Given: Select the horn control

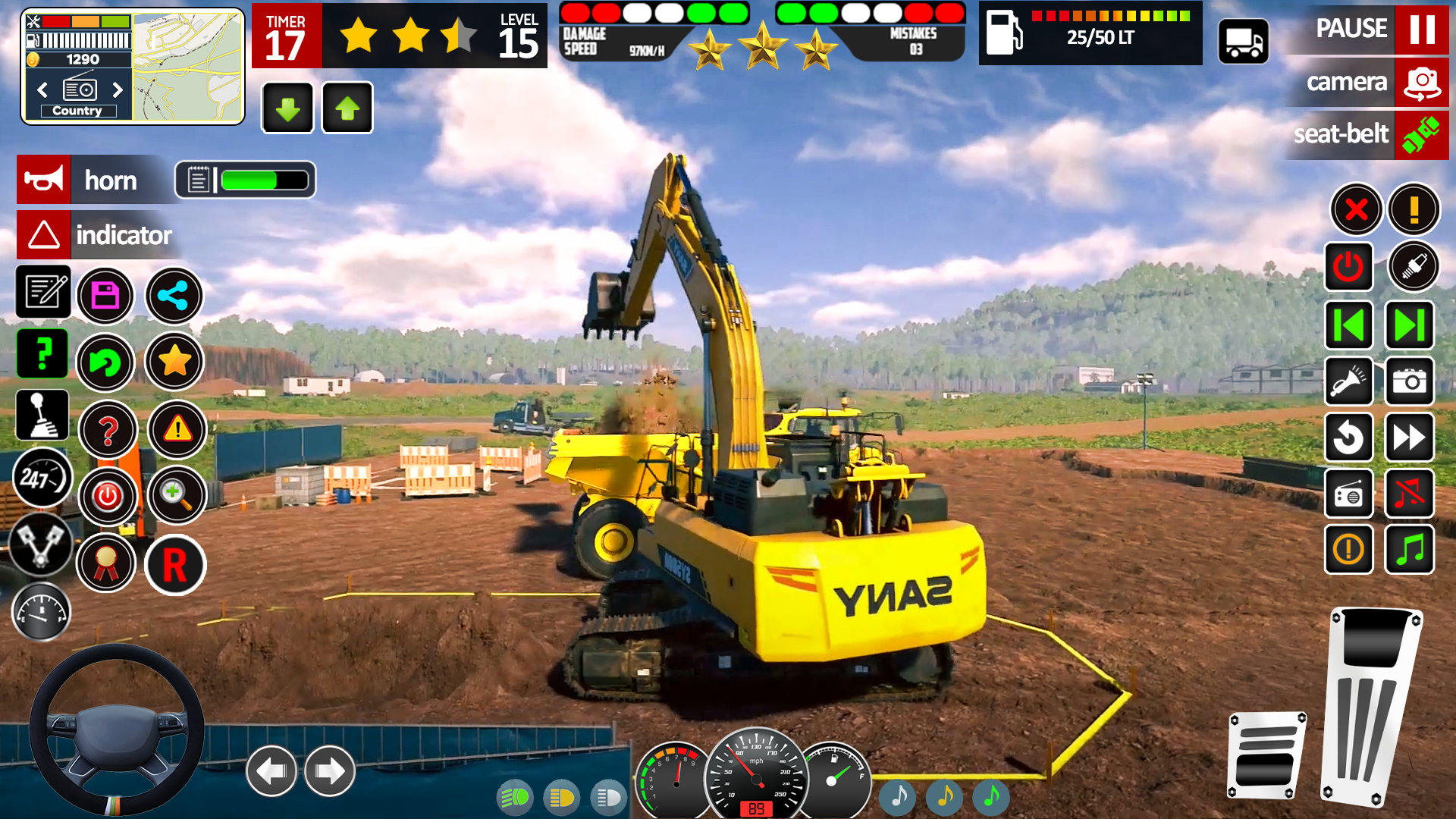Looking at the screenshot, I should [43, 180].
